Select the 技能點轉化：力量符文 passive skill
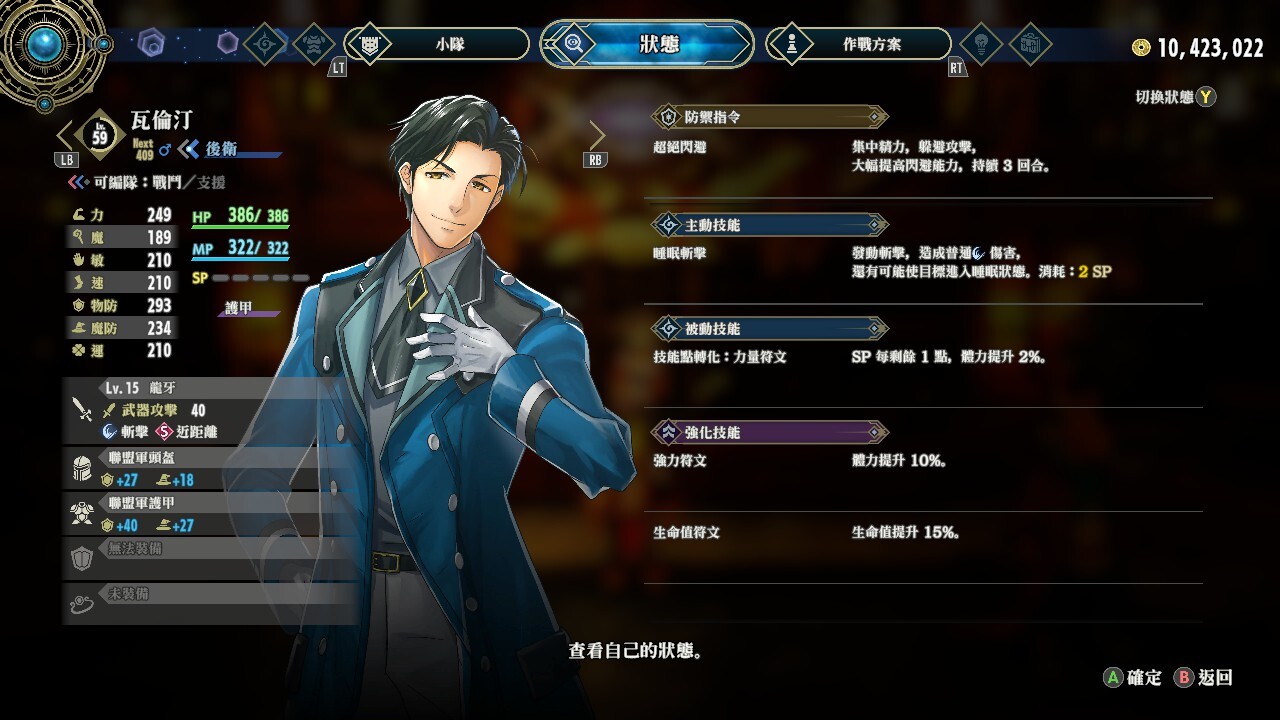The width and height of the screenshot is (1280, 720). click(720, 357)
